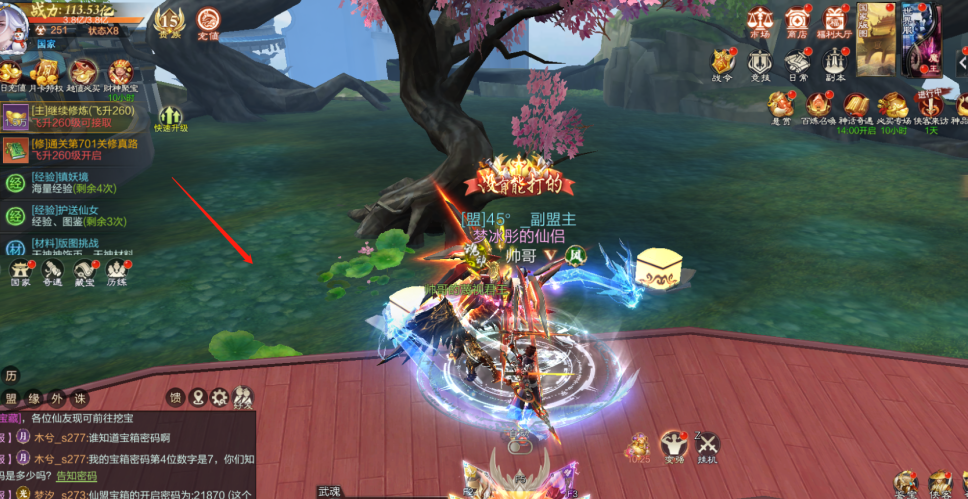Open the 日常 daily activities scroll
This screenshot has height=499, width=968.
[x=797, y=62]
